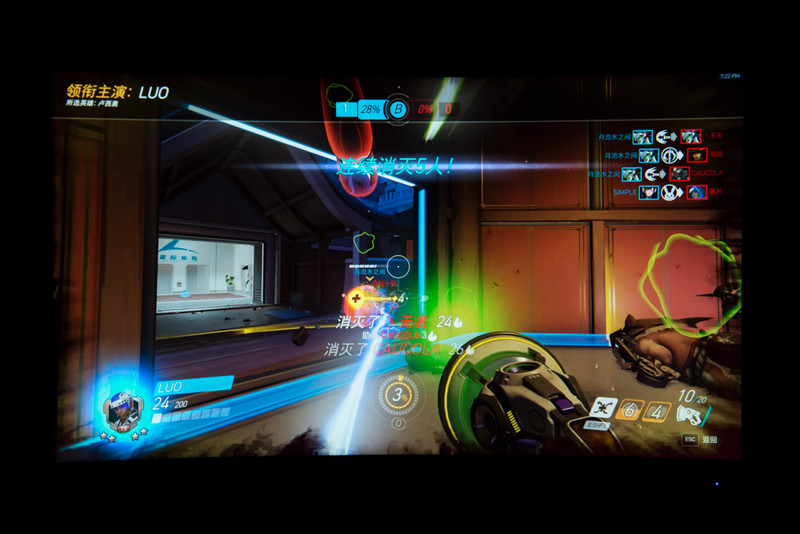Click the ultimate charge meter at 3%
This screenshot has width=800, height=534.
[399, 395]
